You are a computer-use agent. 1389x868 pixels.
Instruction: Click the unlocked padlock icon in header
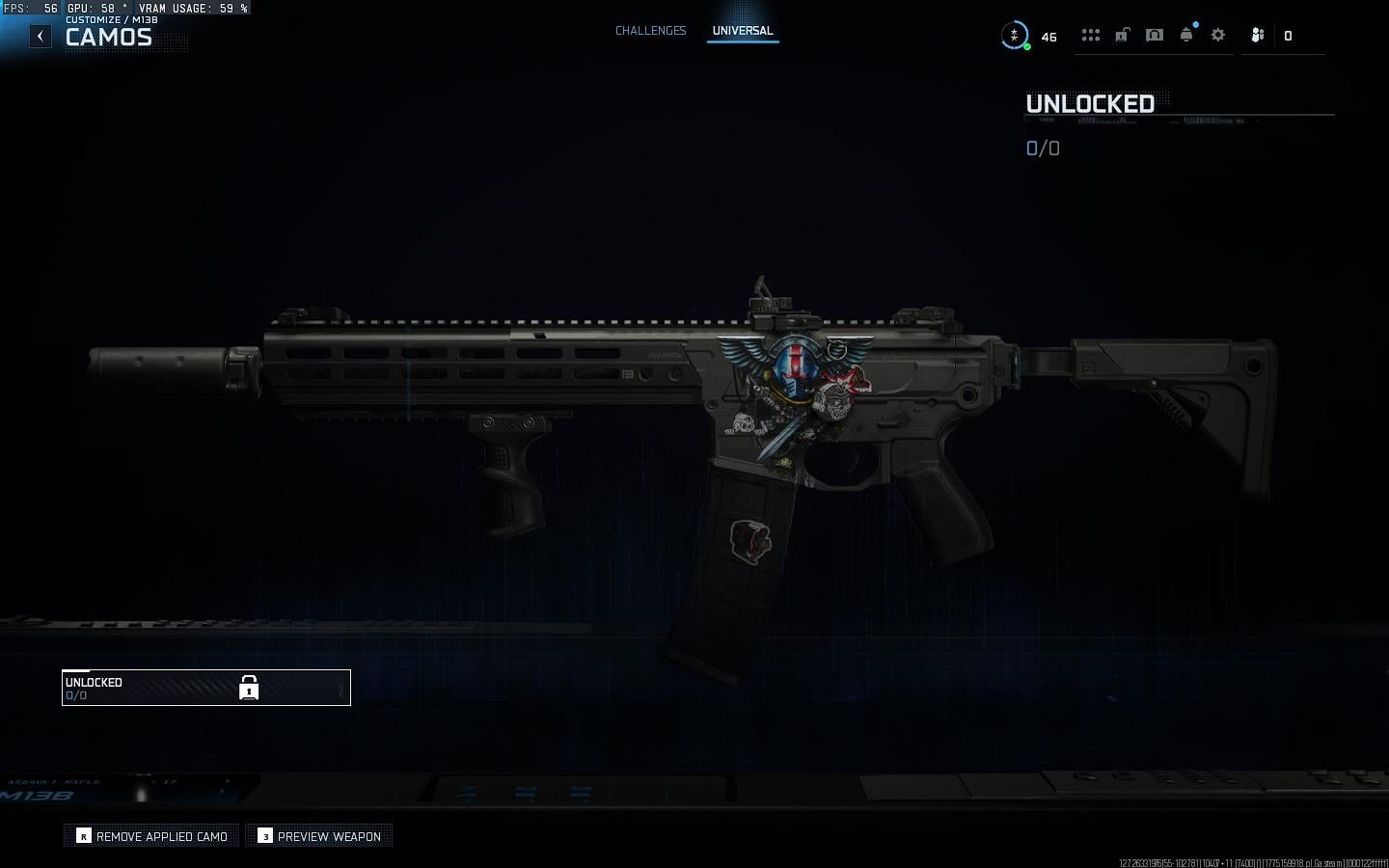pyautogui.click(x=1122, y=36)
